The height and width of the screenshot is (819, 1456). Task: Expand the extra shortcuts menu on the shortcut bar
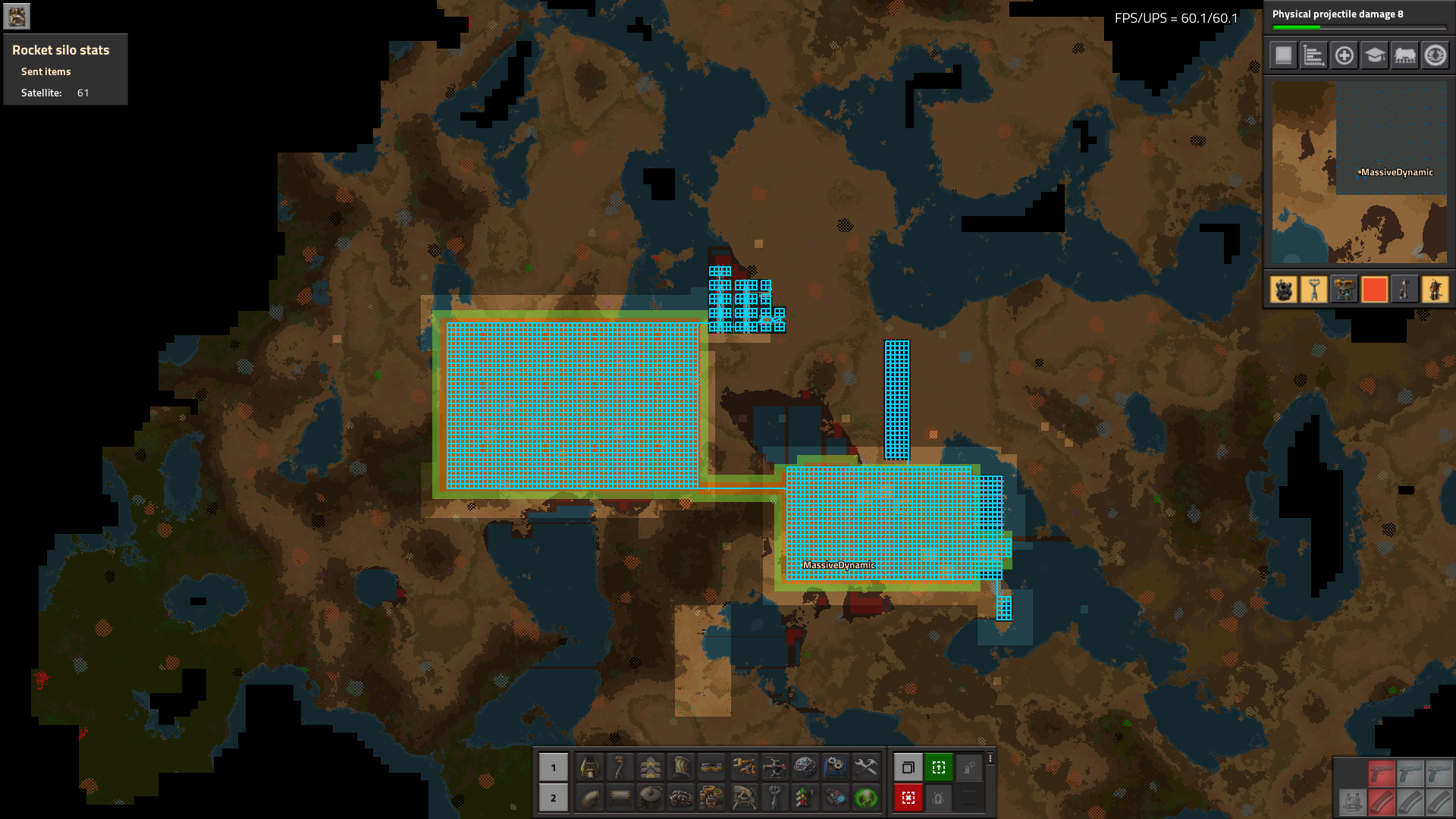point(990,759)
